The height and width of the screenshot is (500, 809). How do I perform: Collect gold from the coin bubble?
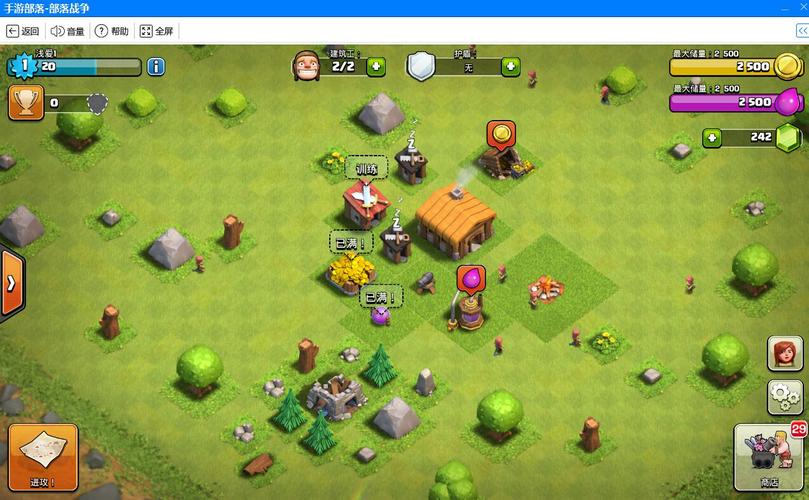(500, 133)
